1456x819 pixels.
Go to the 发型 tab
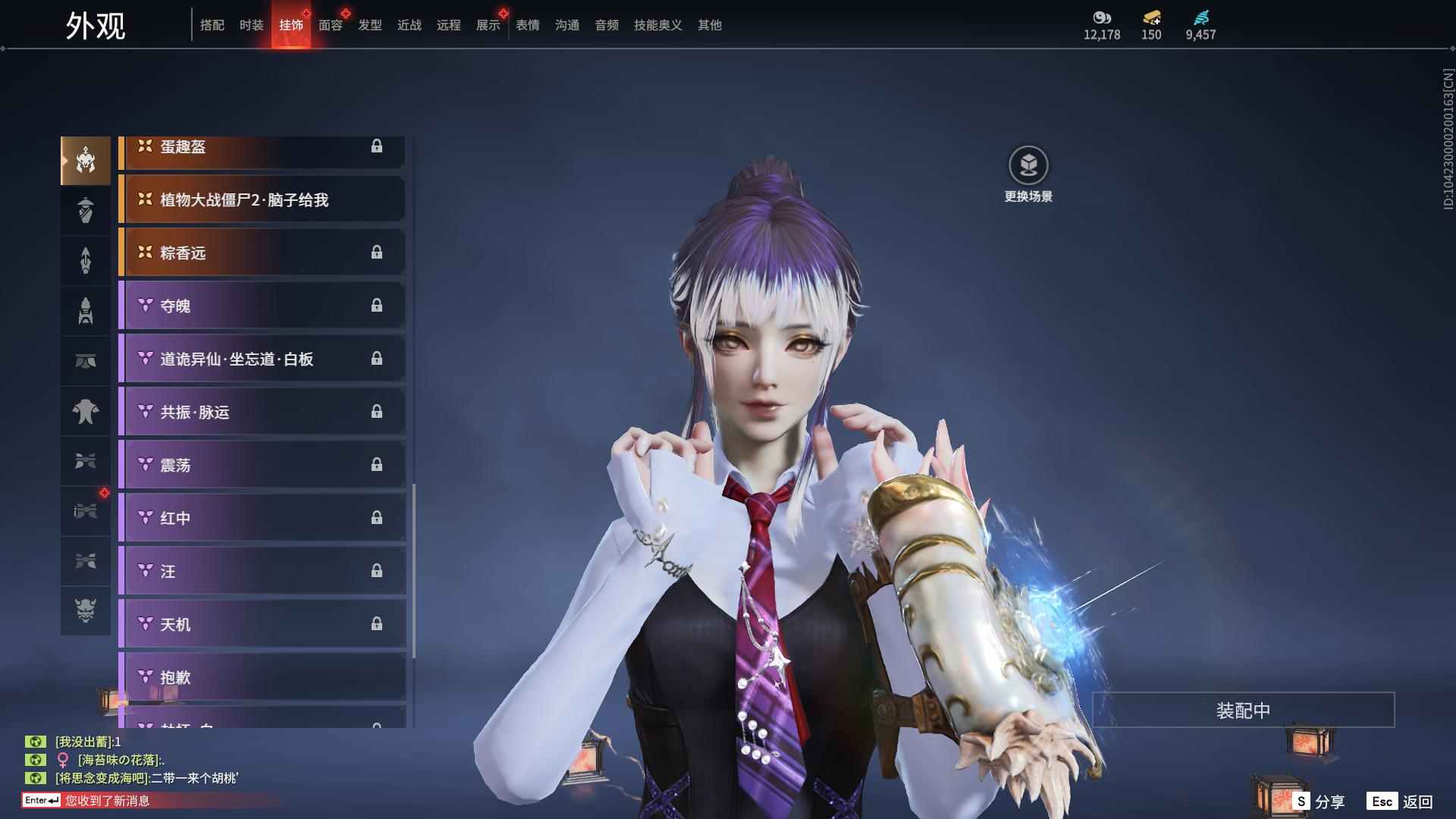(x=369, y=26)
